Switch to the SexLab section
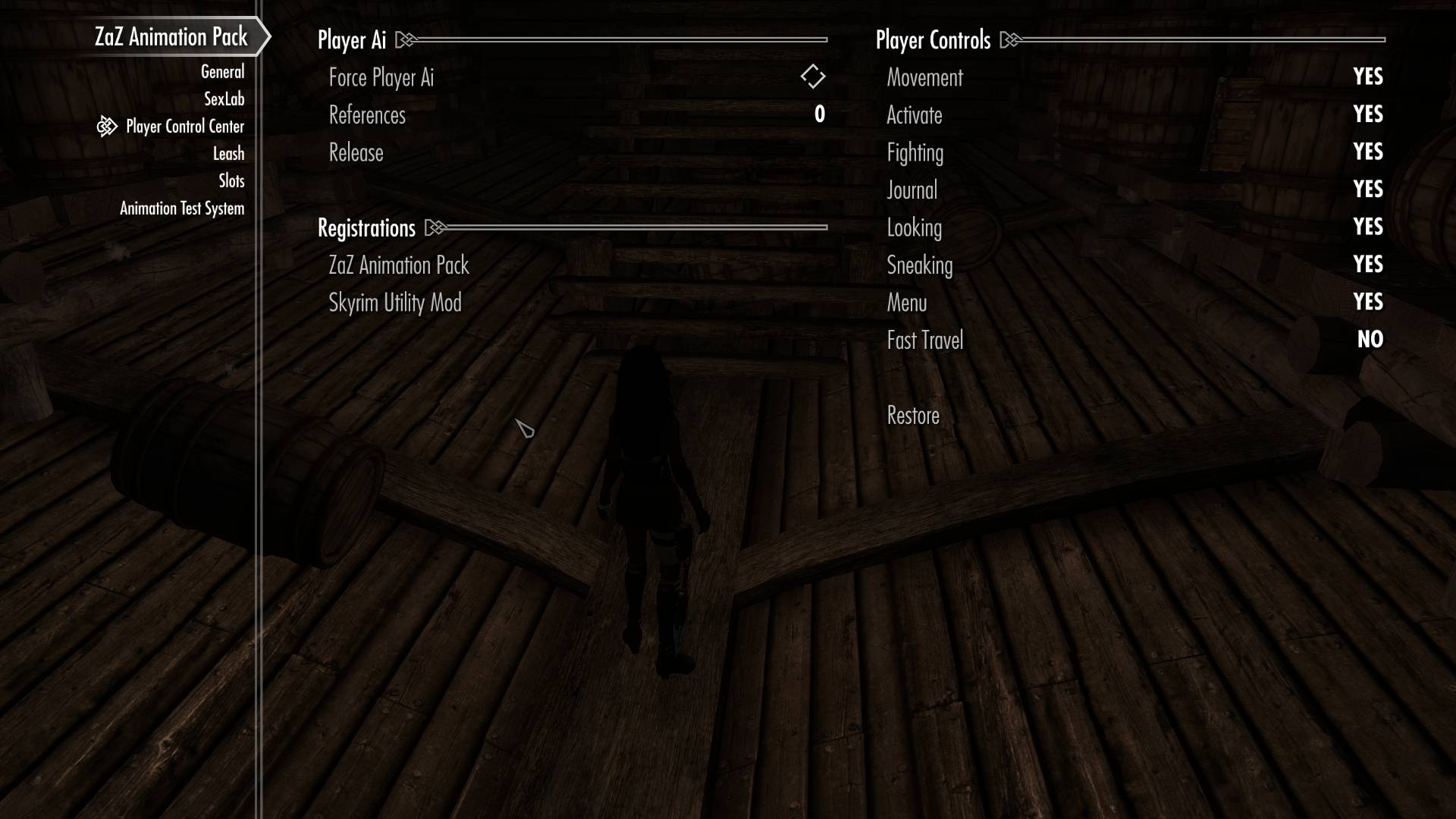Screen dimensions: 1456x819 (224, 99)
